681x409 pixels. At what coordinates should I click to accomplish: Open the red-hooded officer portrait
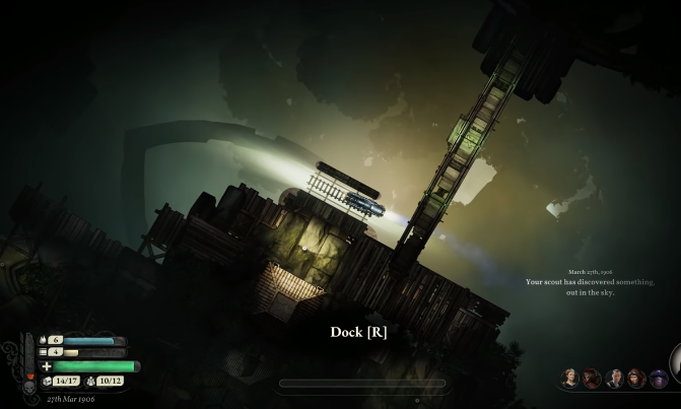[592, 378]
